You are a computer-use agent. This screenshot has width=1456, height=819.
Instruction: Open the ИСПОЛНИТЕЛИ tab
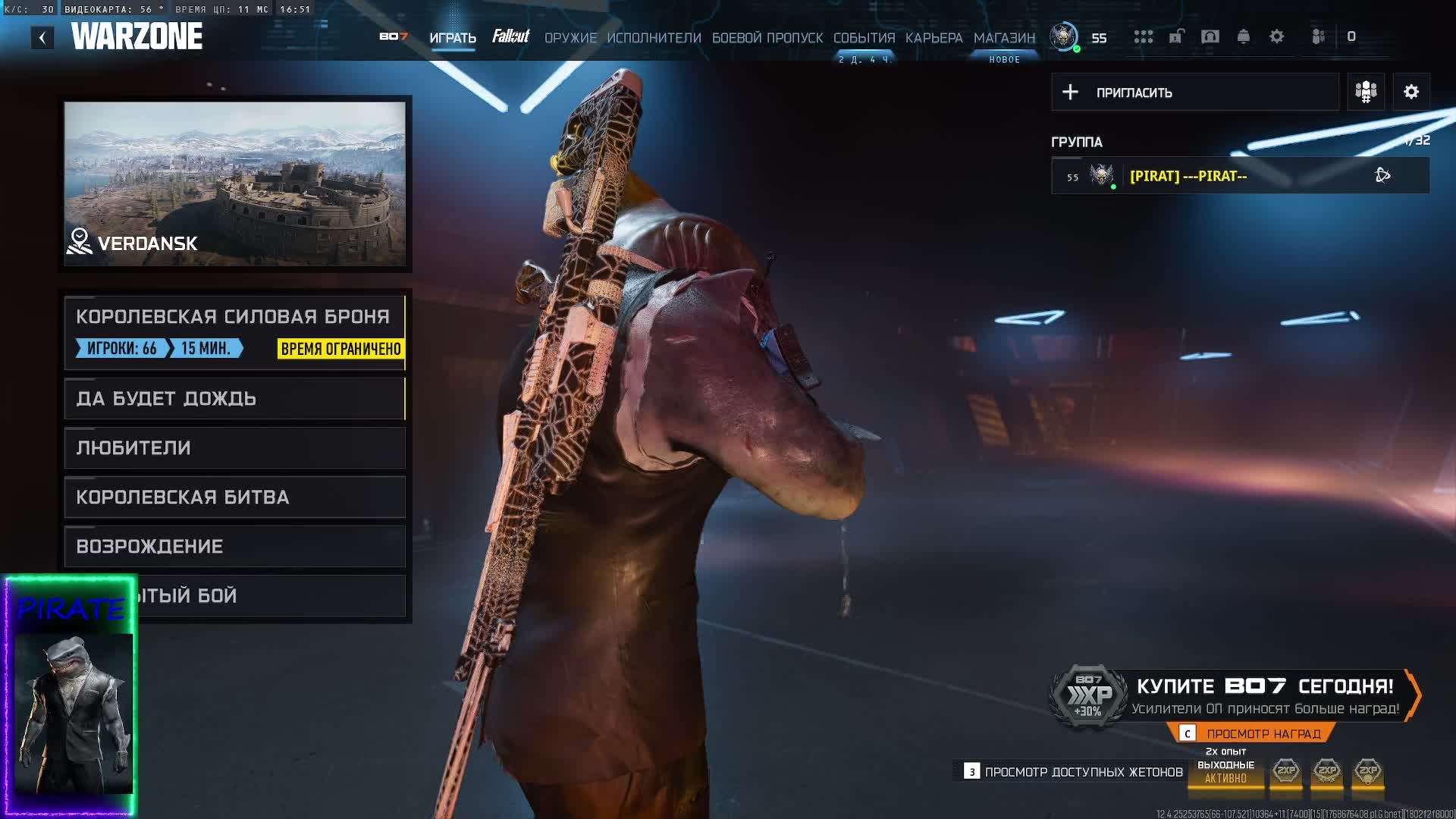click(654, 38)
